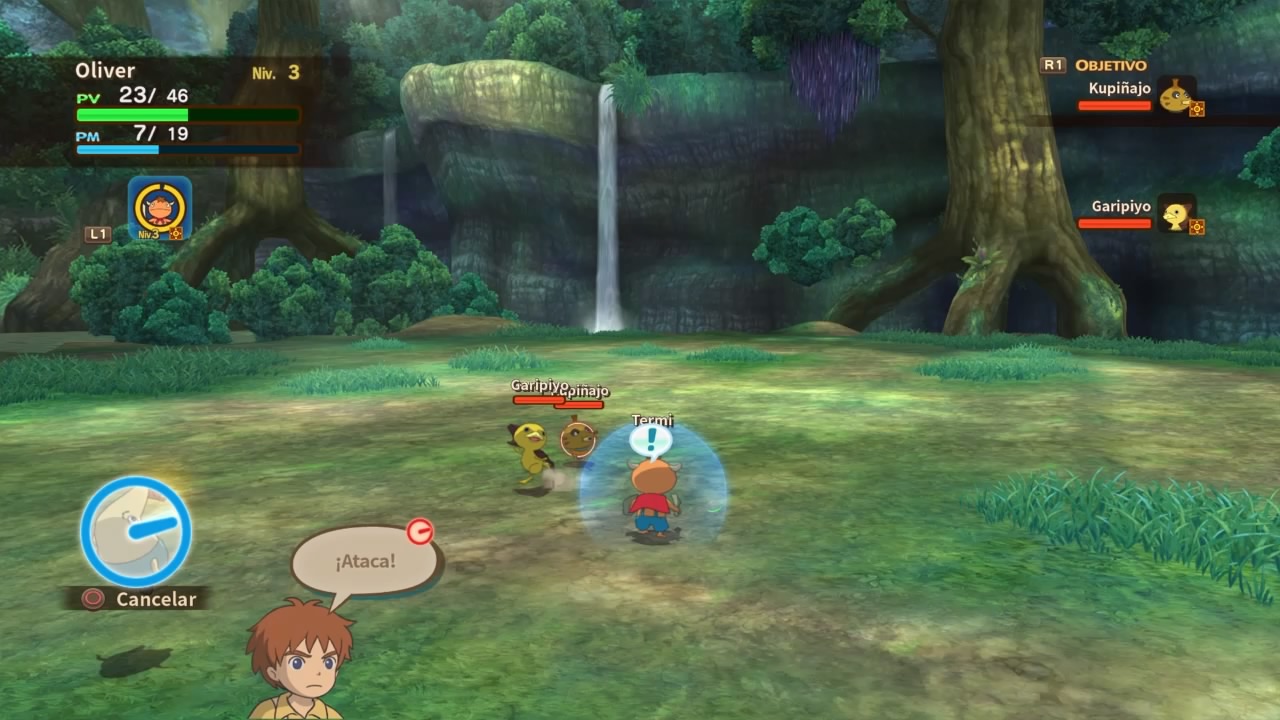Click the circular attack timer gauge
The width and height of the screenshot is (1280, 720).
tap(136, 531)
